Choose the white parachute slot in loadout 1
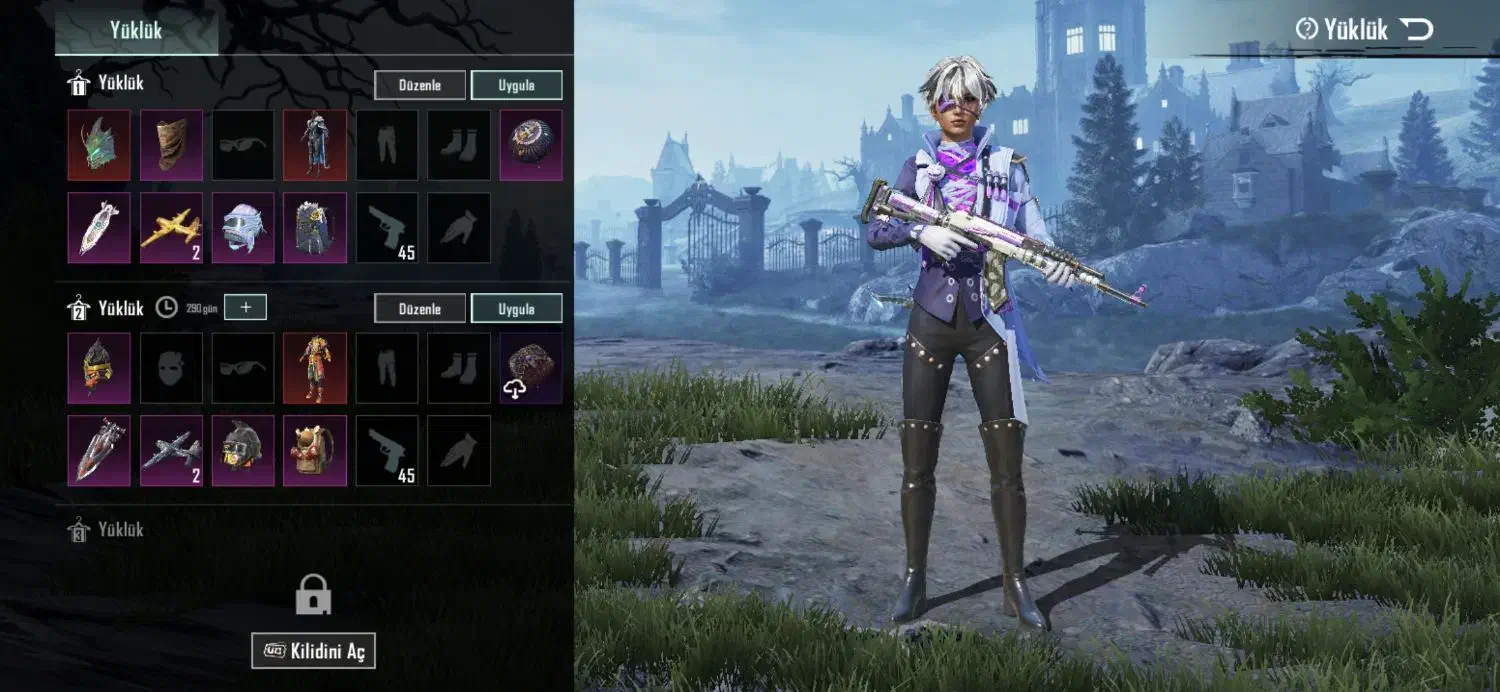 (x=99, y=228)
